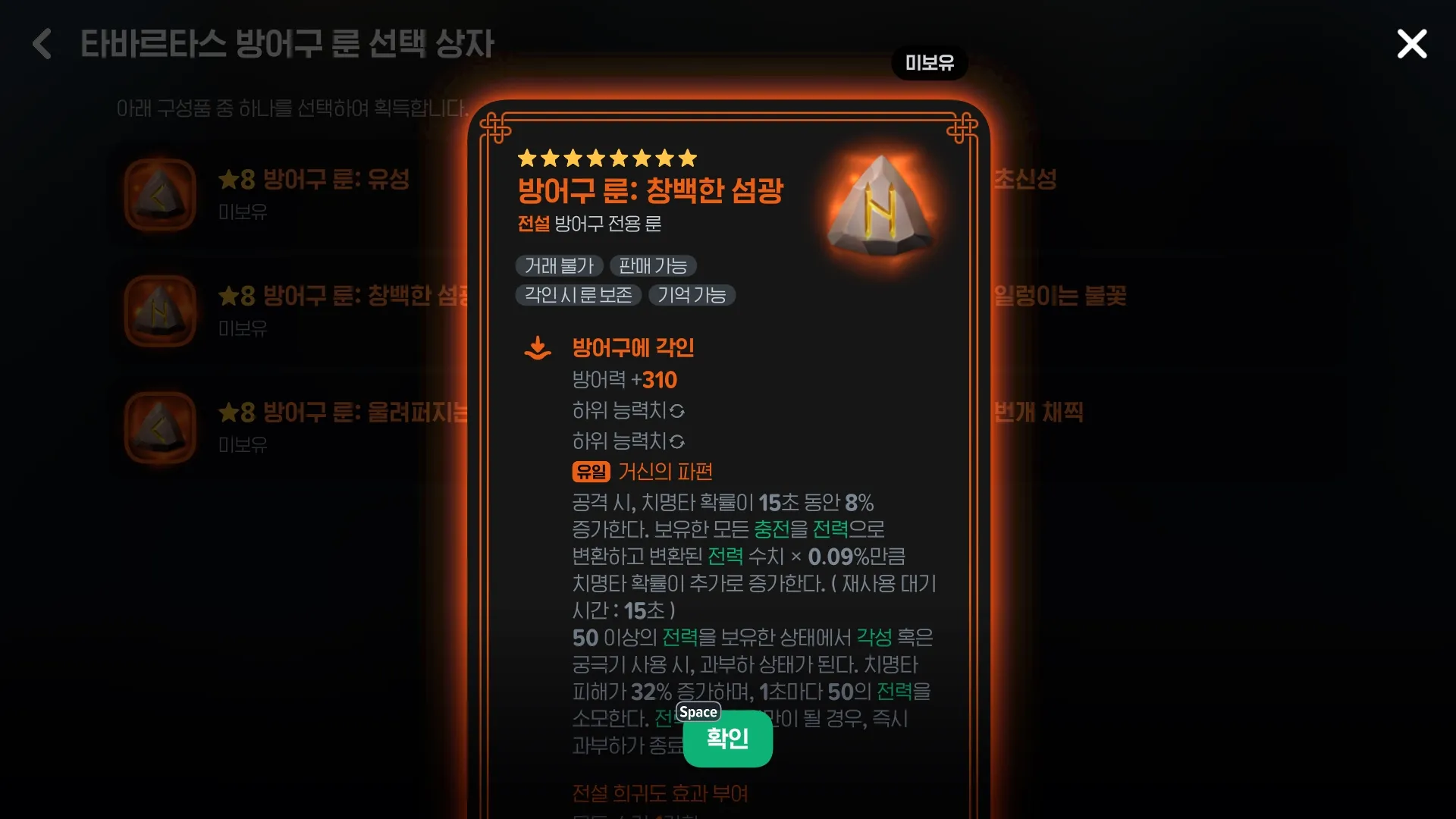Click the 방어구에 각인 engrave arrow icon
This screenshot has height=819, width=1456.
(538, 347)
